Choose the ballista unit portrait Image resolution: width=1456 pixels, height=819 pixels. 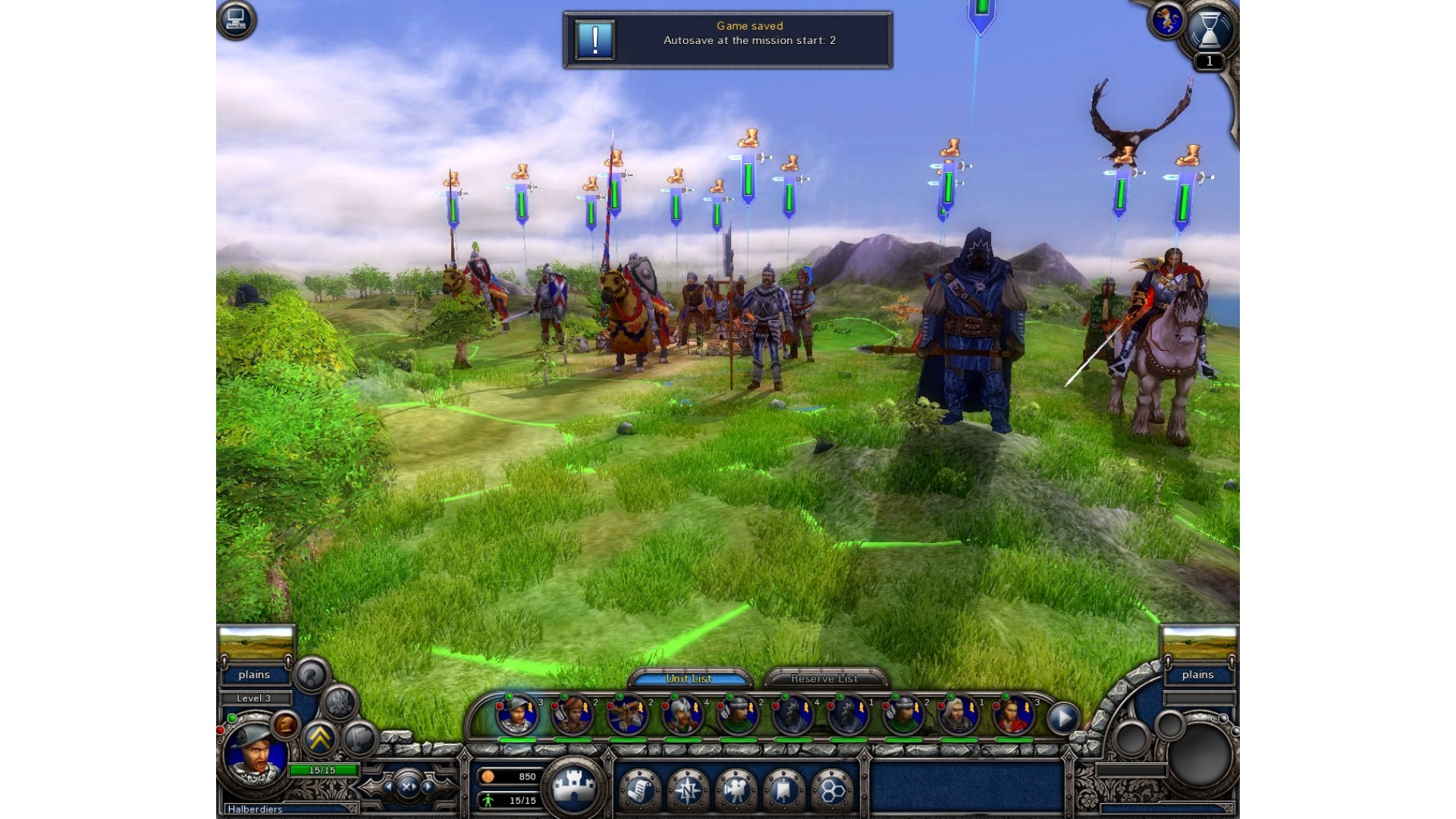[627, 715]
